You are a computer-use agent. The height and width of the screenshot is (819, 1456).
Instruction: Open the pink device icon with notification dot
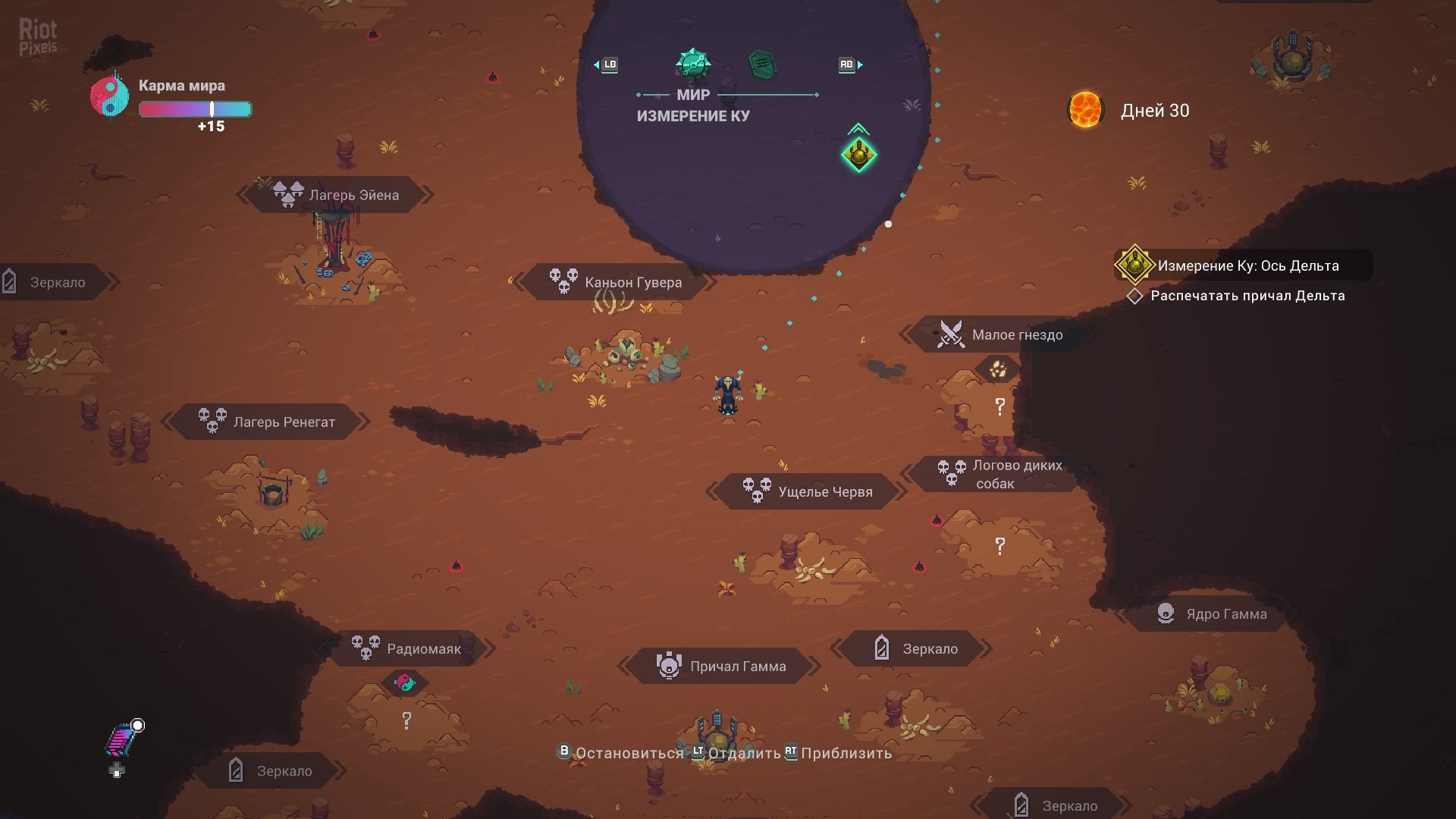[121, 740]
